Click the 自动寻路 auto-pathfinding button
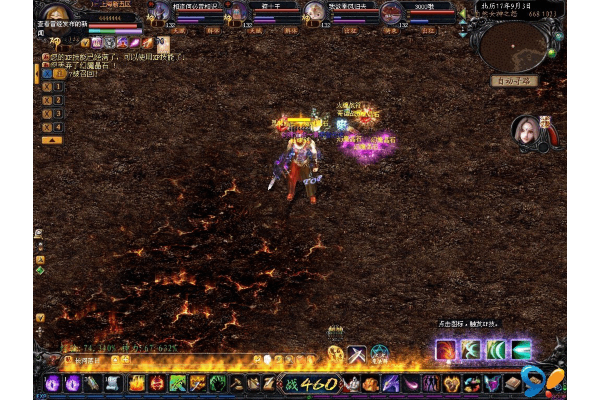 click(x=513, y=80)
